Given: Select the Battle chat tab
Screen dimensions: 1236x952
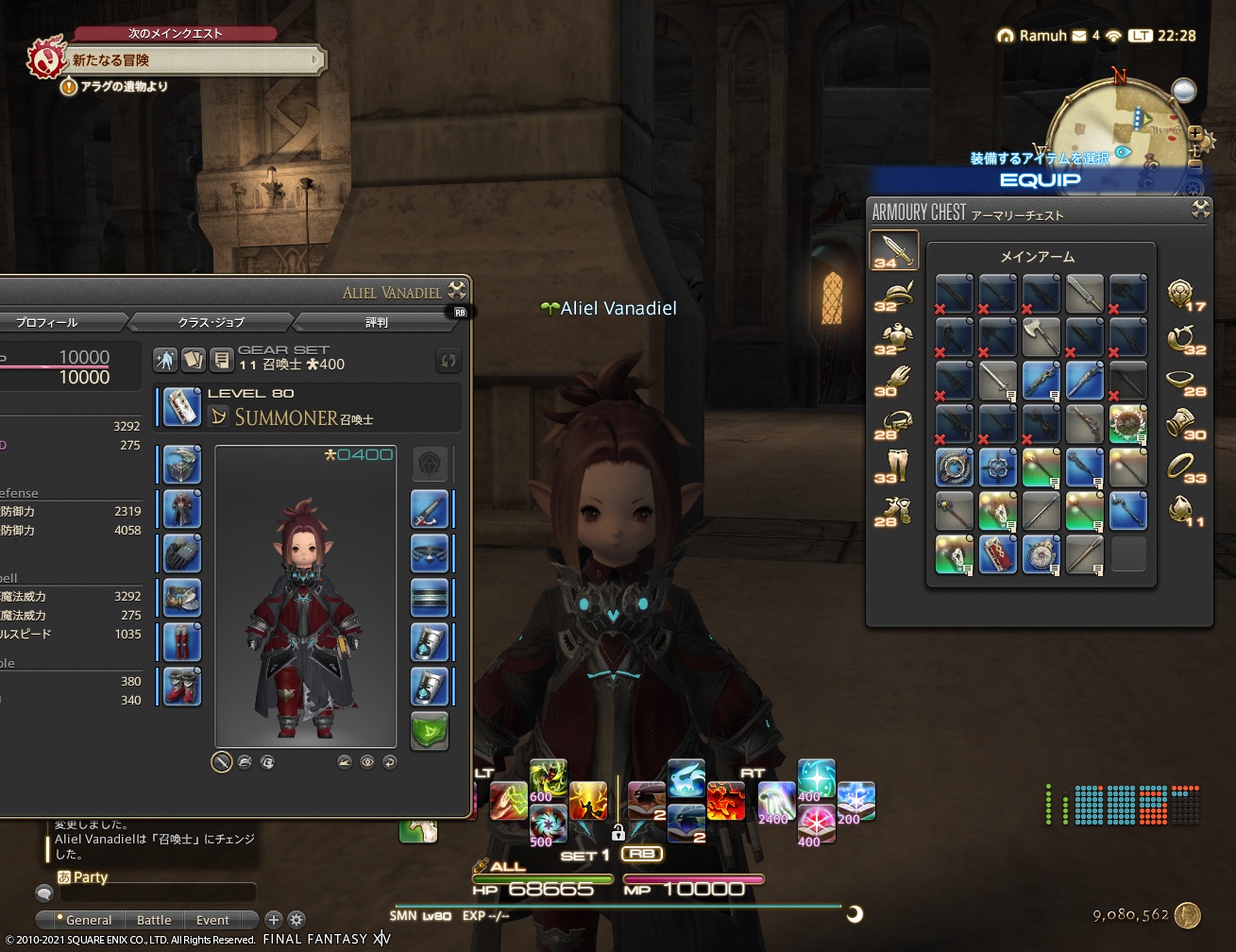Looking at the screenshot, I should coord(154,919).
